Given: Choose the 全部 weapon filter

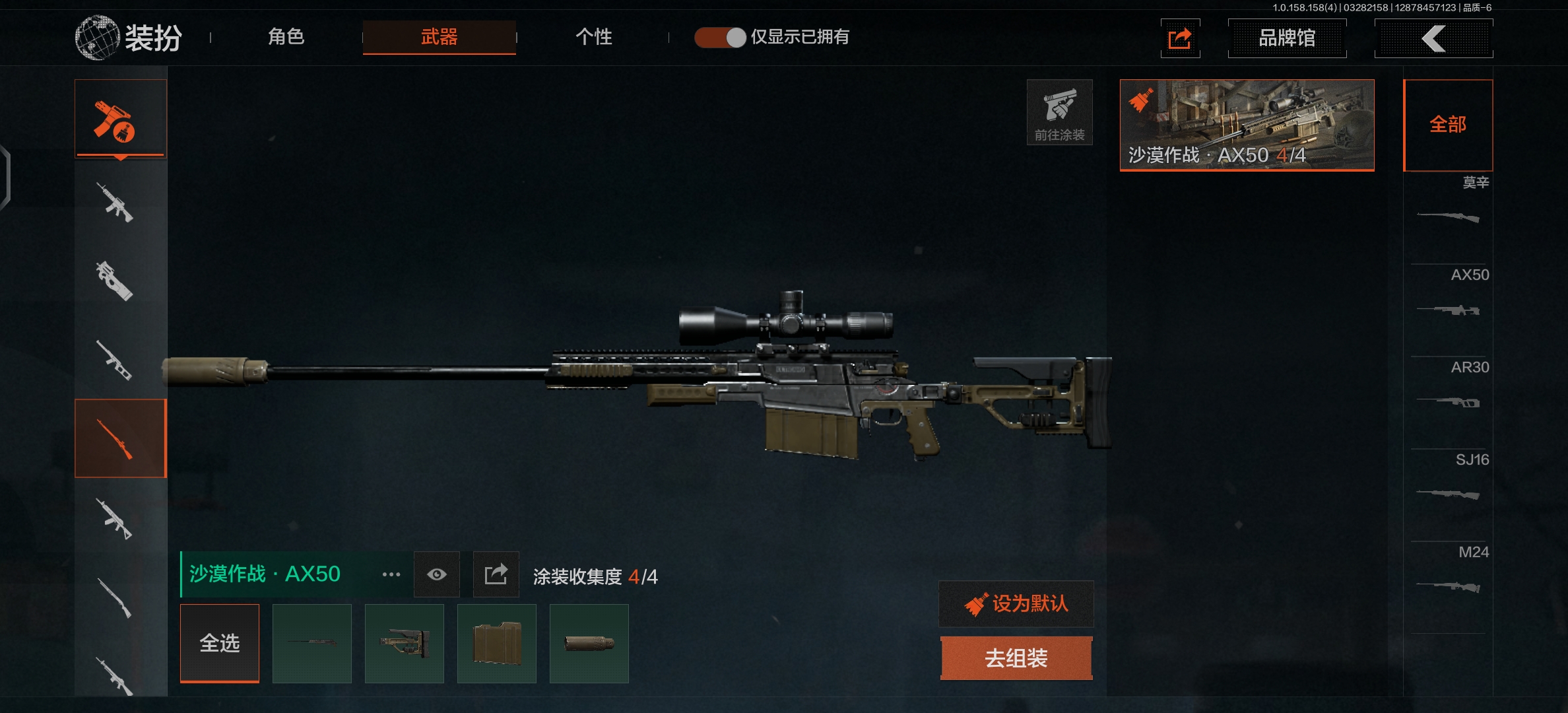Looking at the screenshot, I should point(1448,125).
